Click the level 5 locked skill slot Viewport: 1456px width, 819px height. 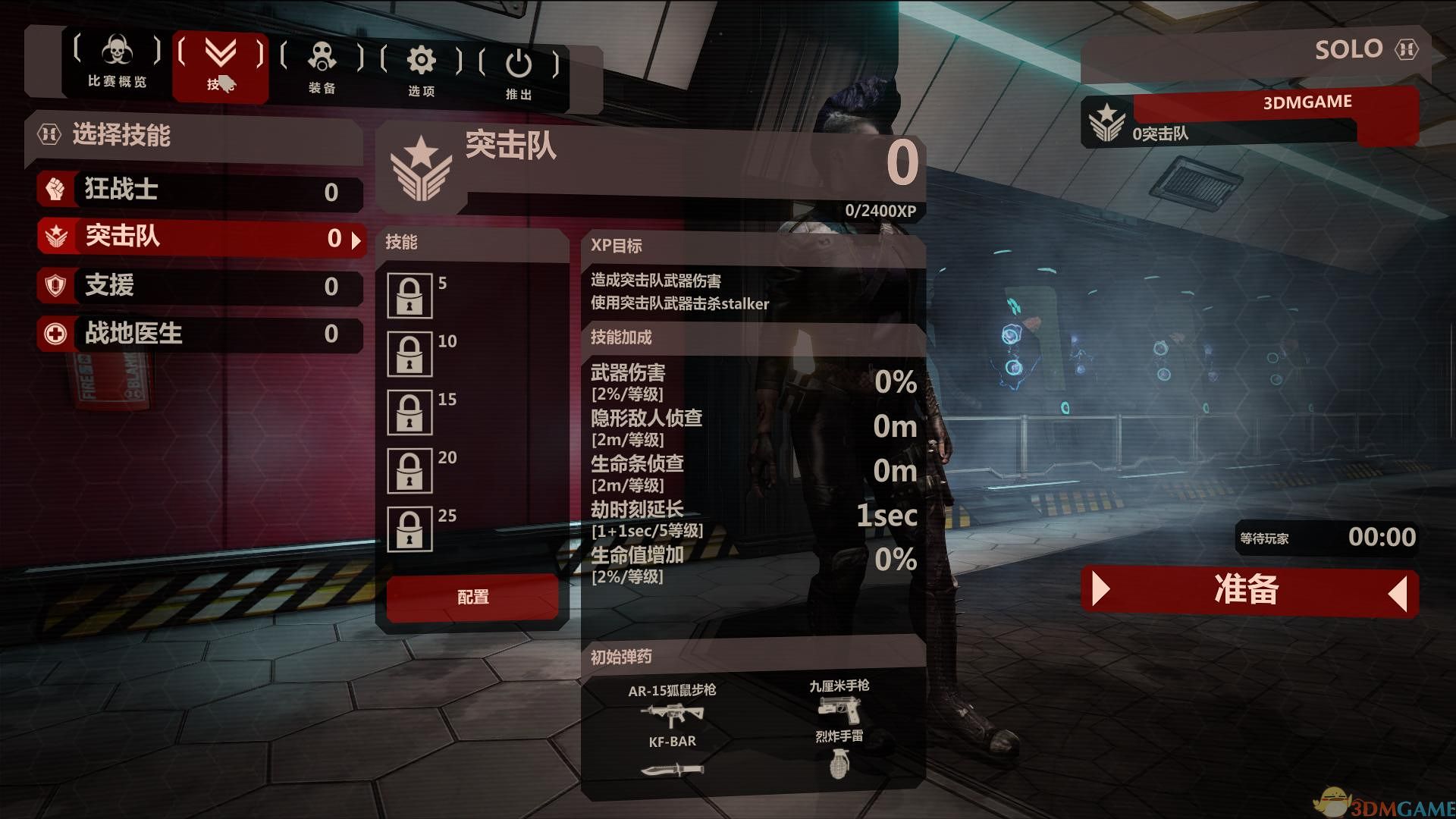point(410,296)
